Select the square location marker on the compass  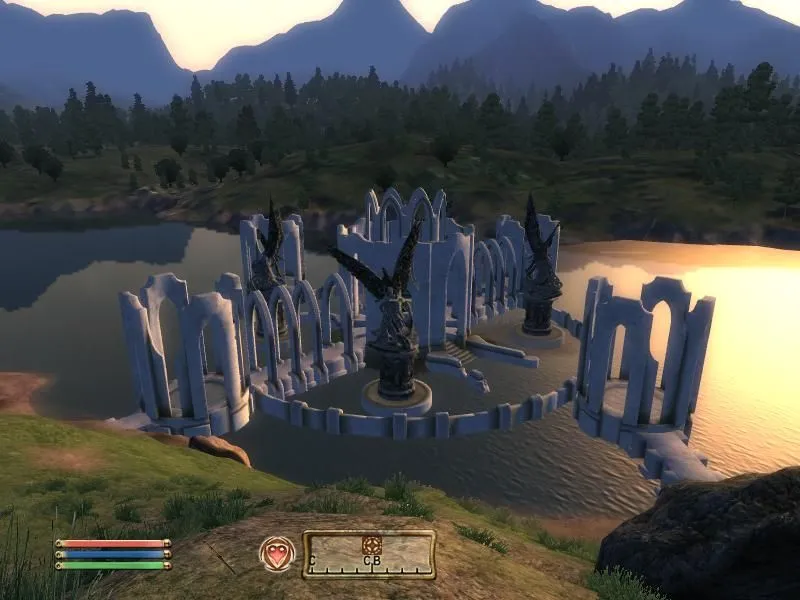371,543
